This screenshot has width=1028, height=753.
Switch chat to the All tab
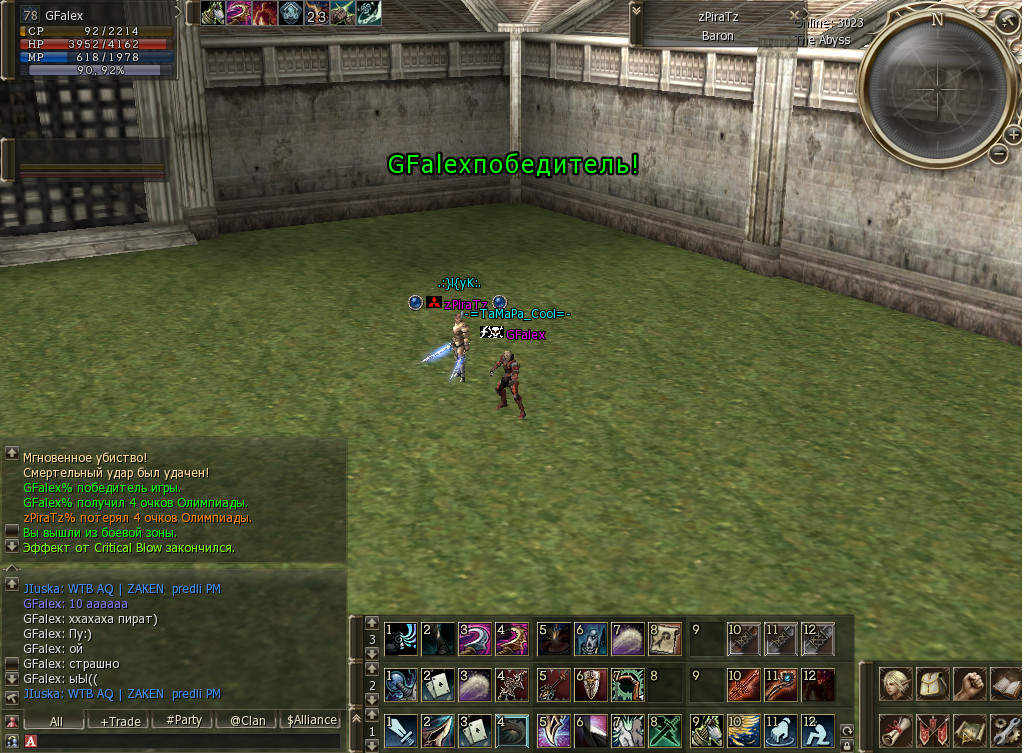[56, 720]
